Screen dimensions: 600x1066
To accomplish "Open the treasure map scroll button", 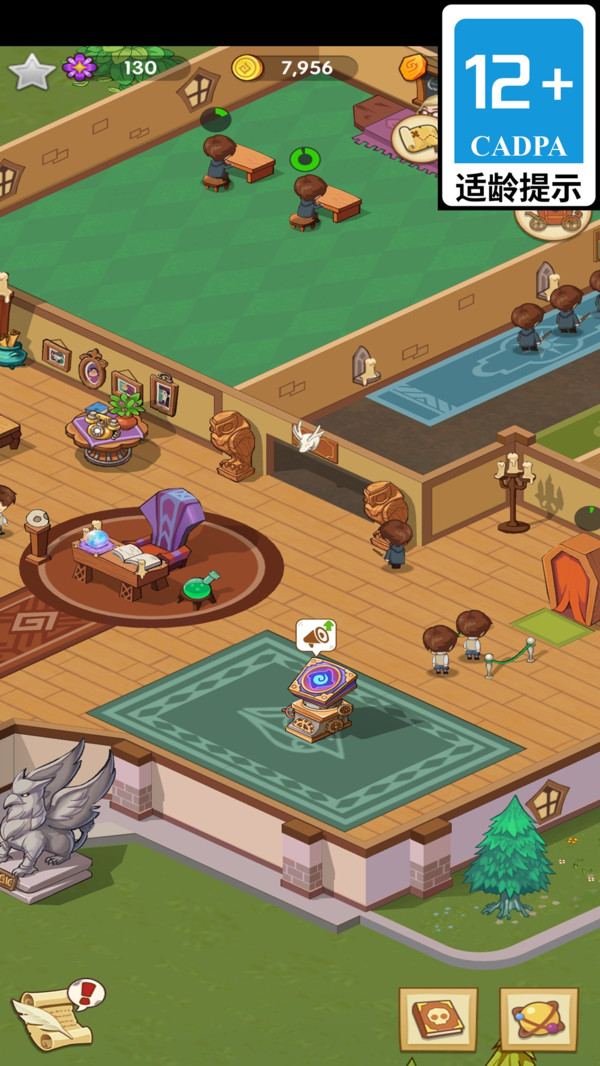I will coord(414,137).
